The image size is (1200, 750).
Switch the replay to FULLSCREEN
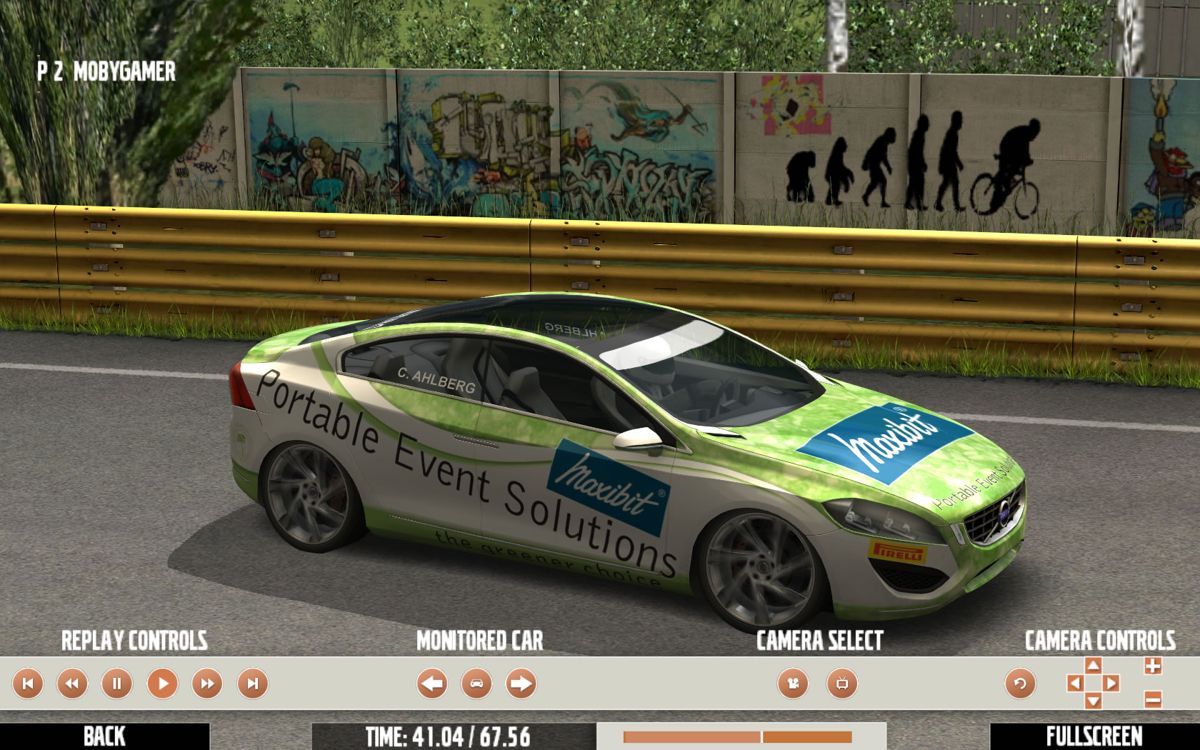click(x=1094, y=736)
